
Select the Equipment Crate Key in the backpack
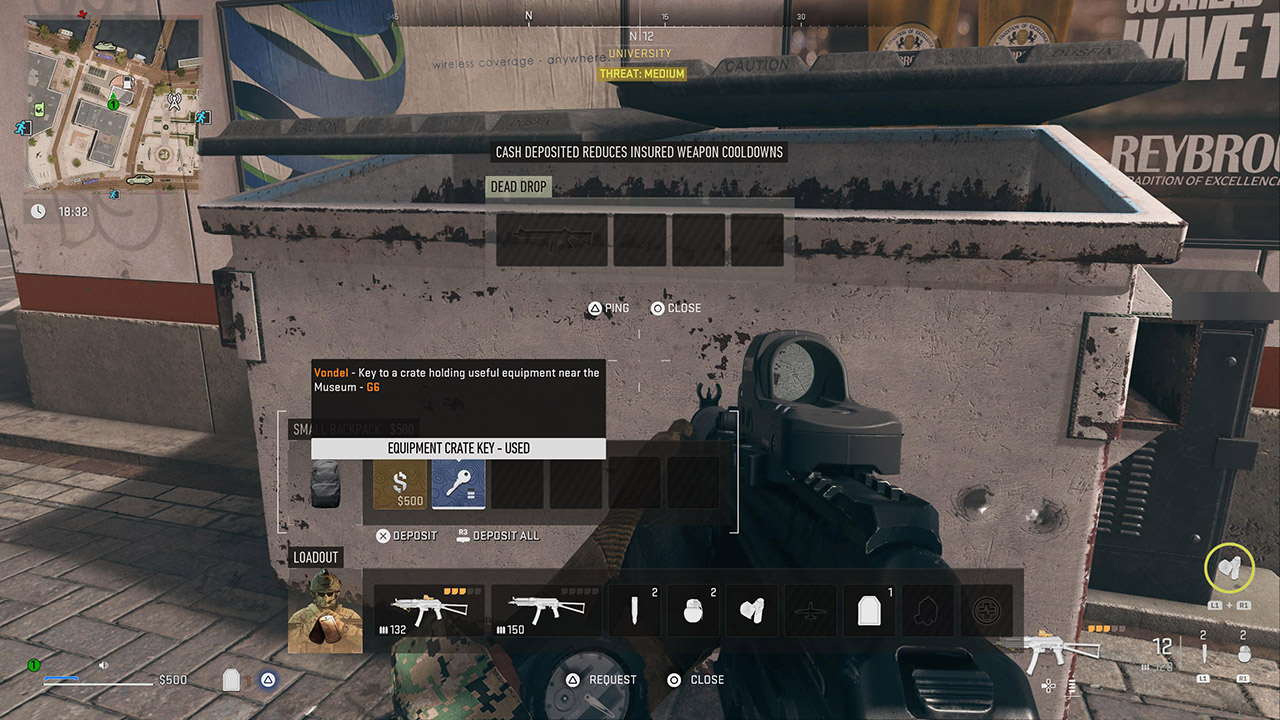click(x=459, y=483)
